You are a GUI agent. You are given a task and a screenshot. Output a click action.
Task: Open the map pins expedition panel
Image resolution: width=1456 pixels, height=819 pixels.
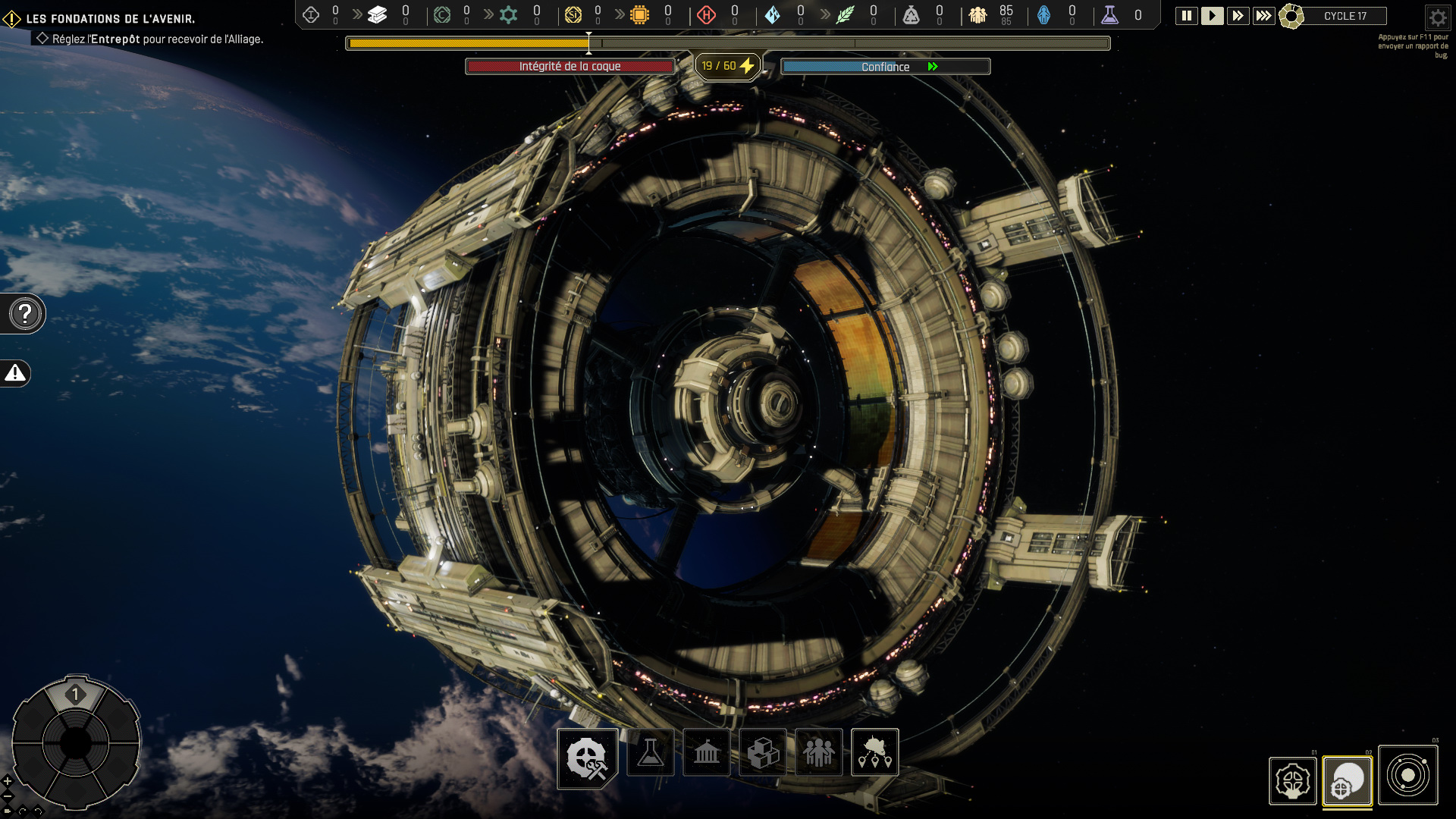coord(875,752)
